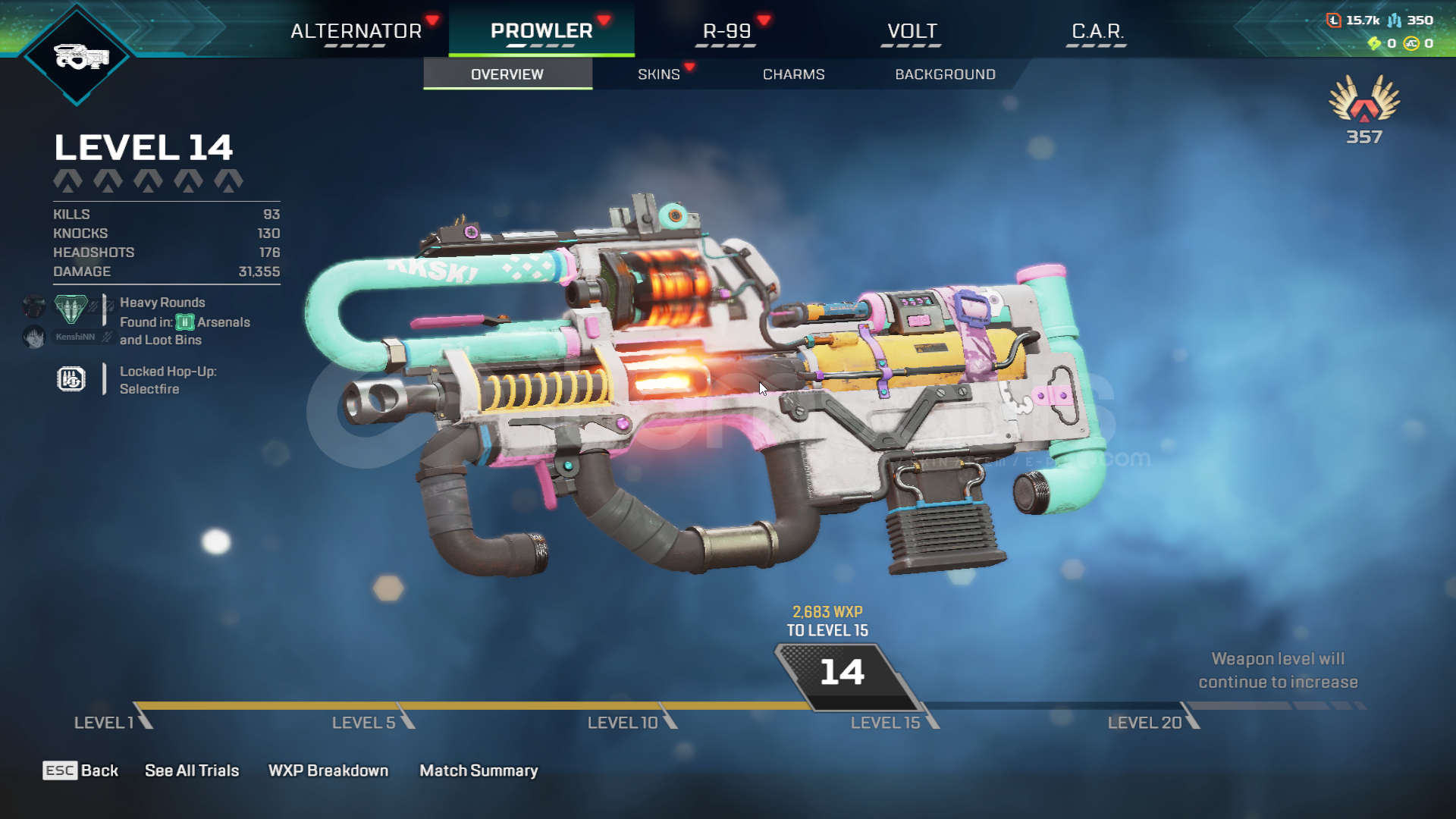Select the Background sub-tab

tap(945, 74)
